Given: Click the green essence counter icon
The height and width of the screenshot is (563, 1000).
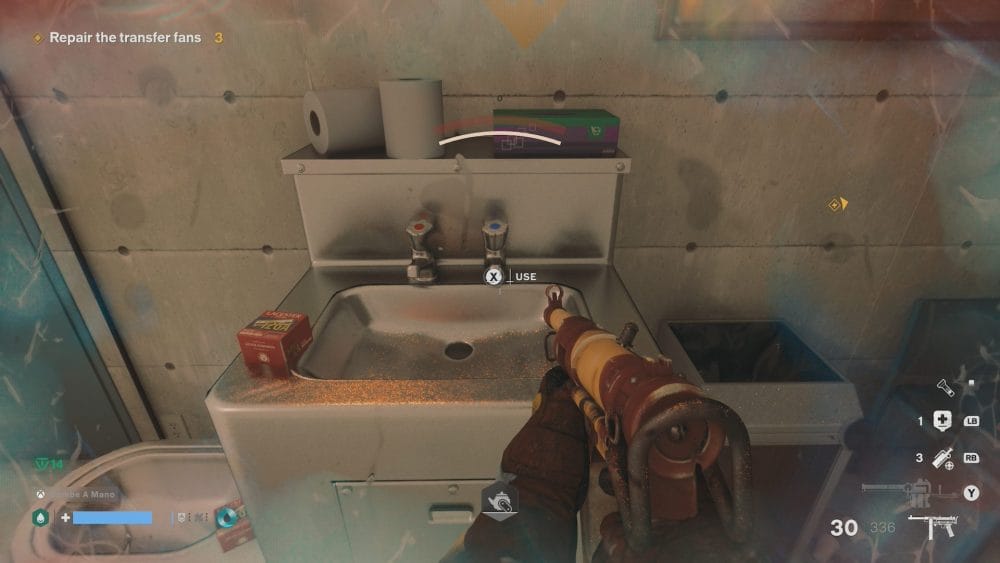Looking at the screenshot, I should 38,464.
